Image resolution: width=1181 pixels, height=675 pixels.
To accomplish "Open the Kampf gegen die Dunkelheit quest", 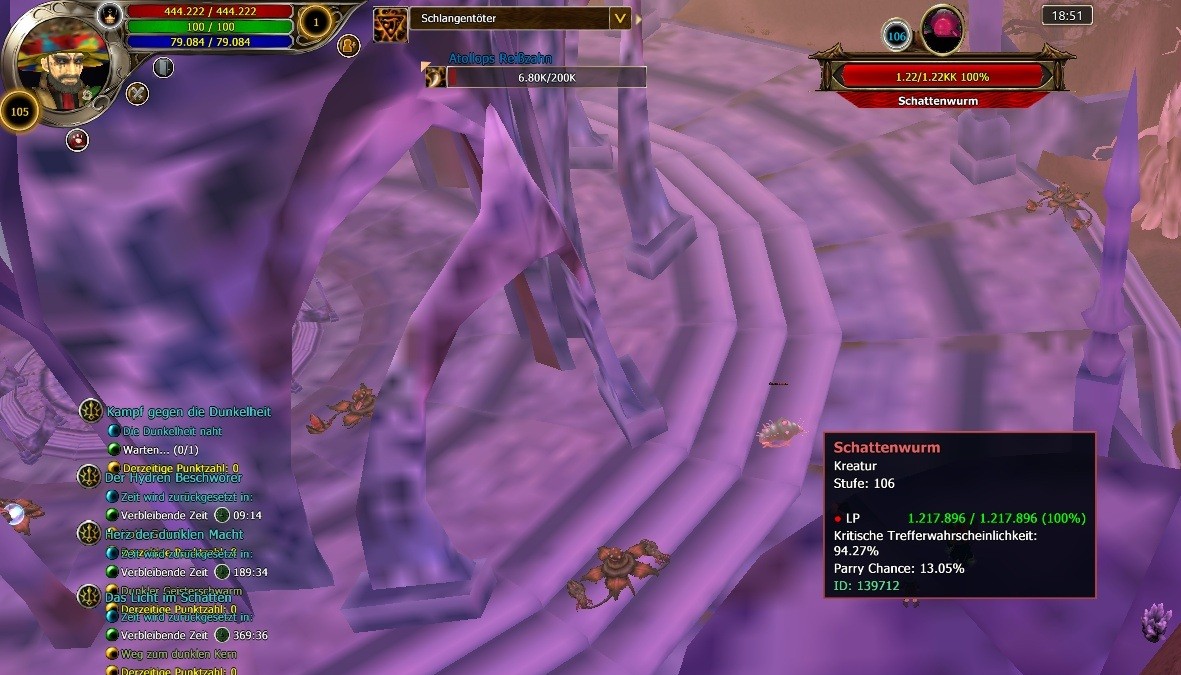I will [x=188, y=411].
